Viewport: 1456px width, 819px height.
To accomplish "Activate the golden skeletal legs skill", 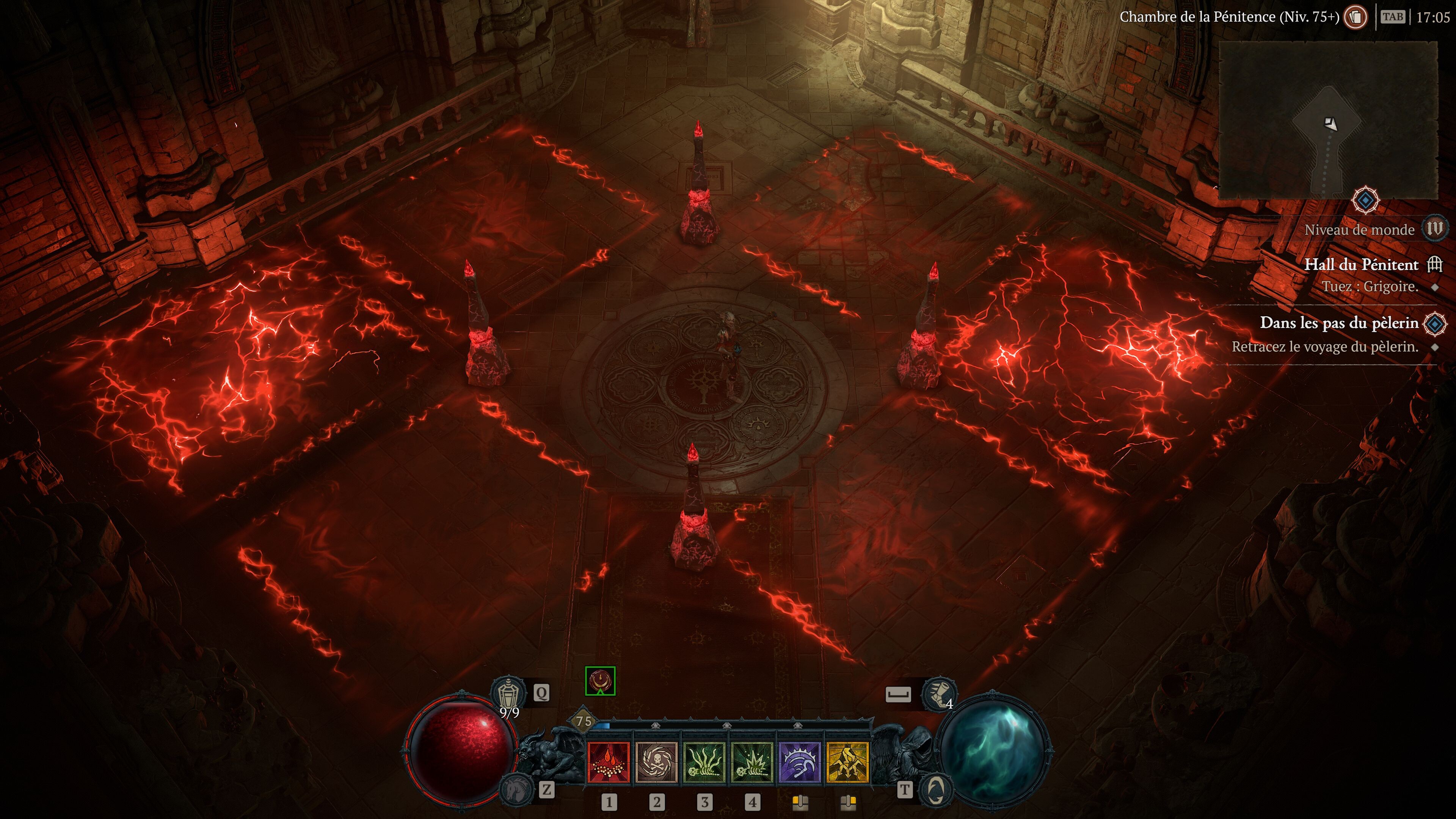I will click(x=847, y=763).
